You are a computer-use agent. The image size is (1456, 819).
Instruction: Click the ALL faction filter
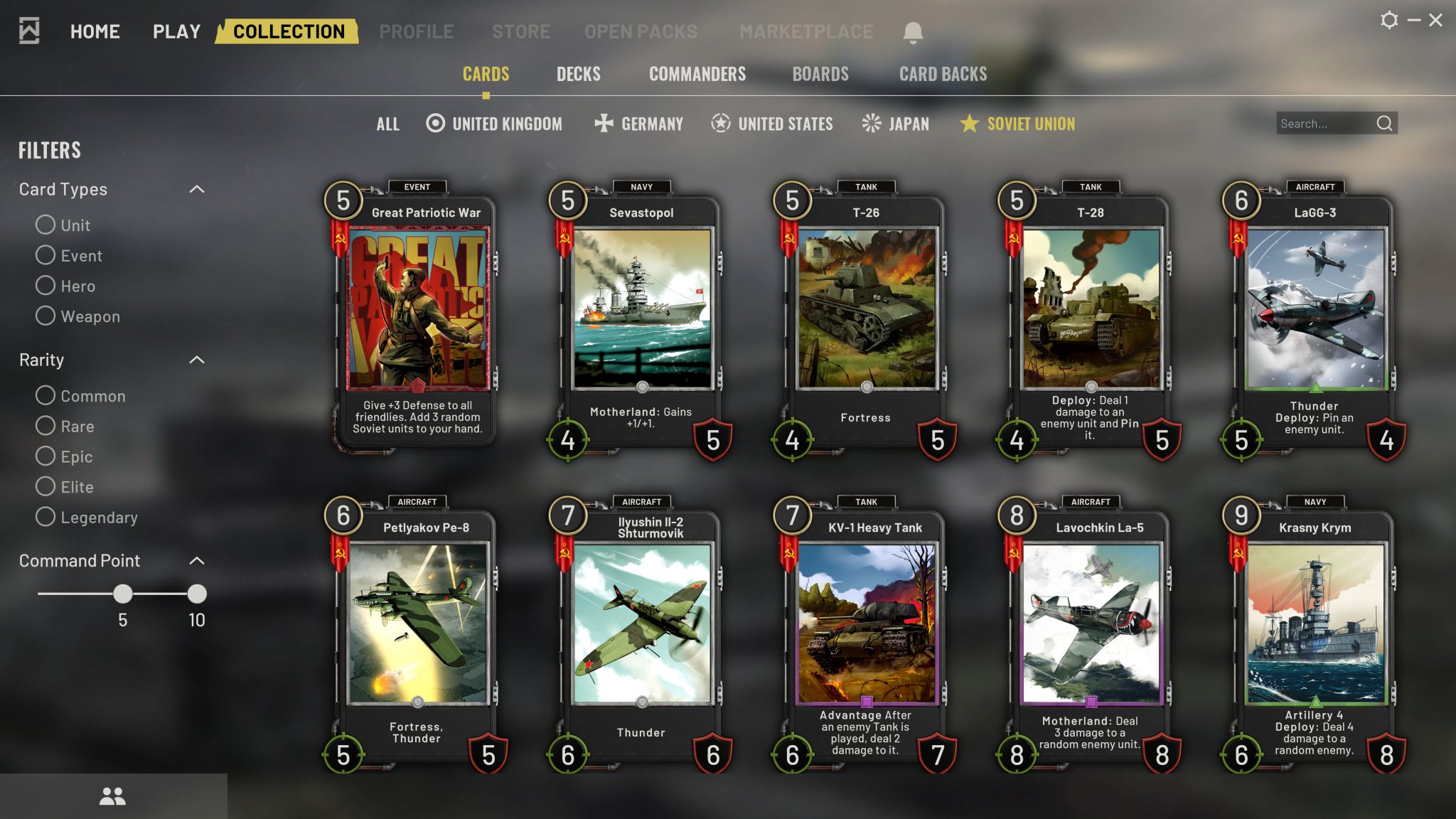pyautogui.click(x=388, y=123)
